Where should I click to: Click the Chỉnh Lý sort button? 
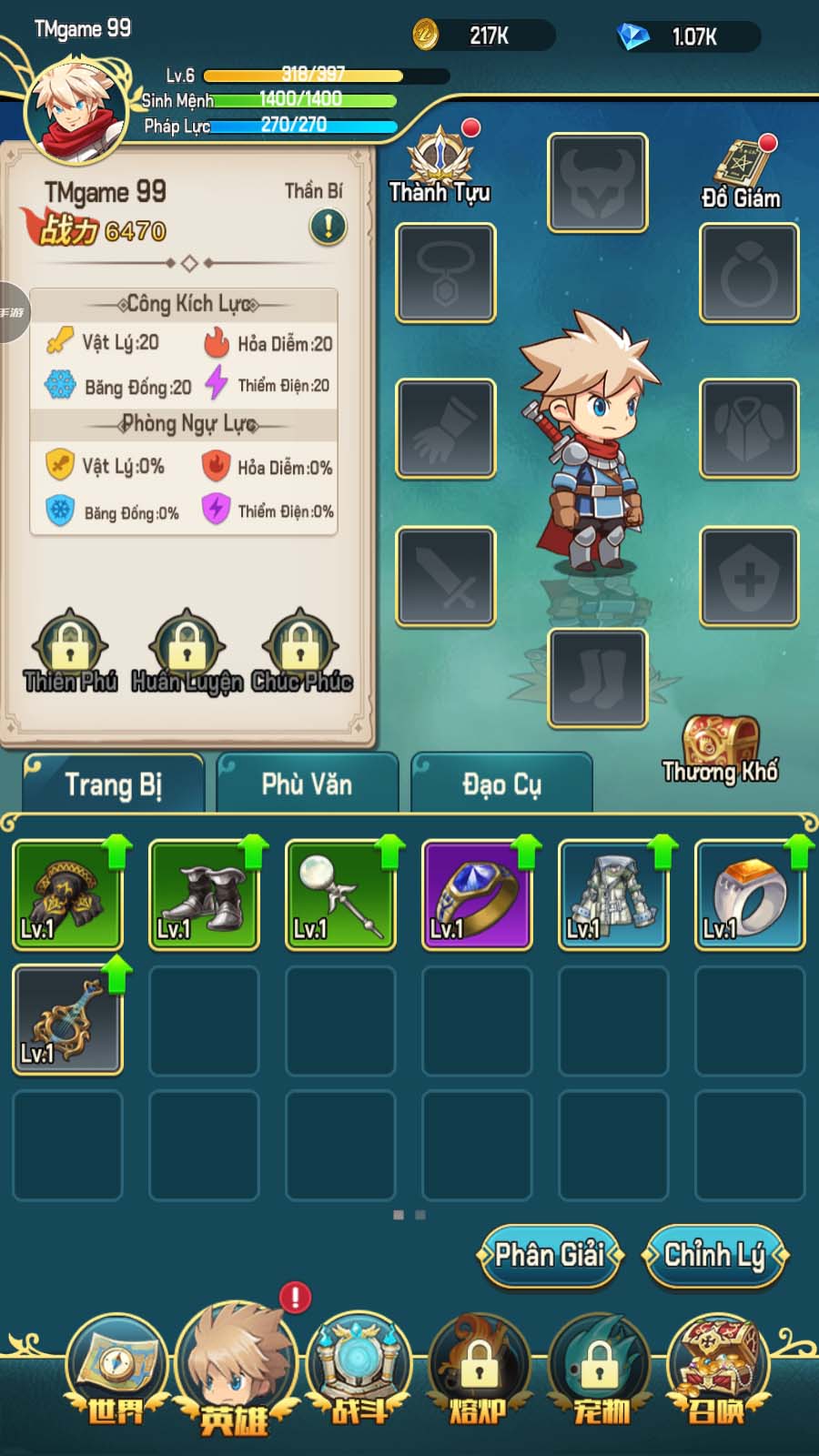coord(714,1256)
